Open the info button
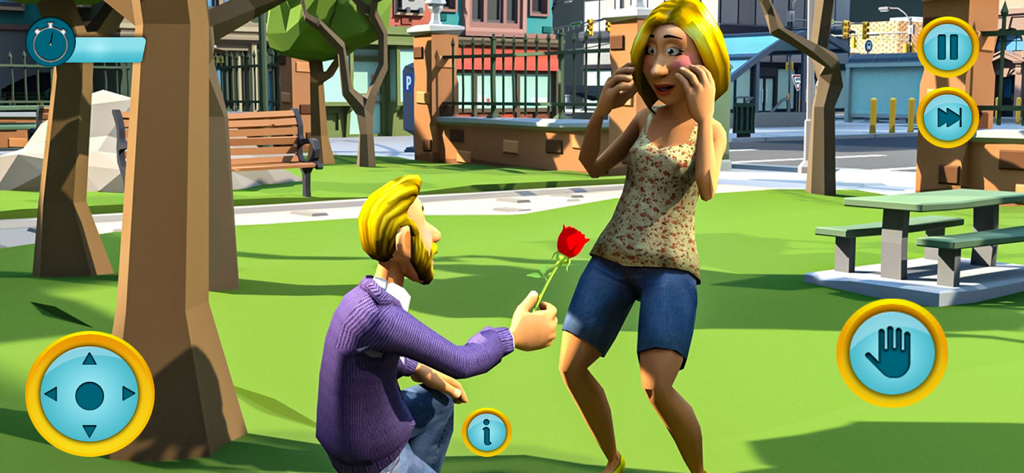1024x473 pixels. (487, 432)
